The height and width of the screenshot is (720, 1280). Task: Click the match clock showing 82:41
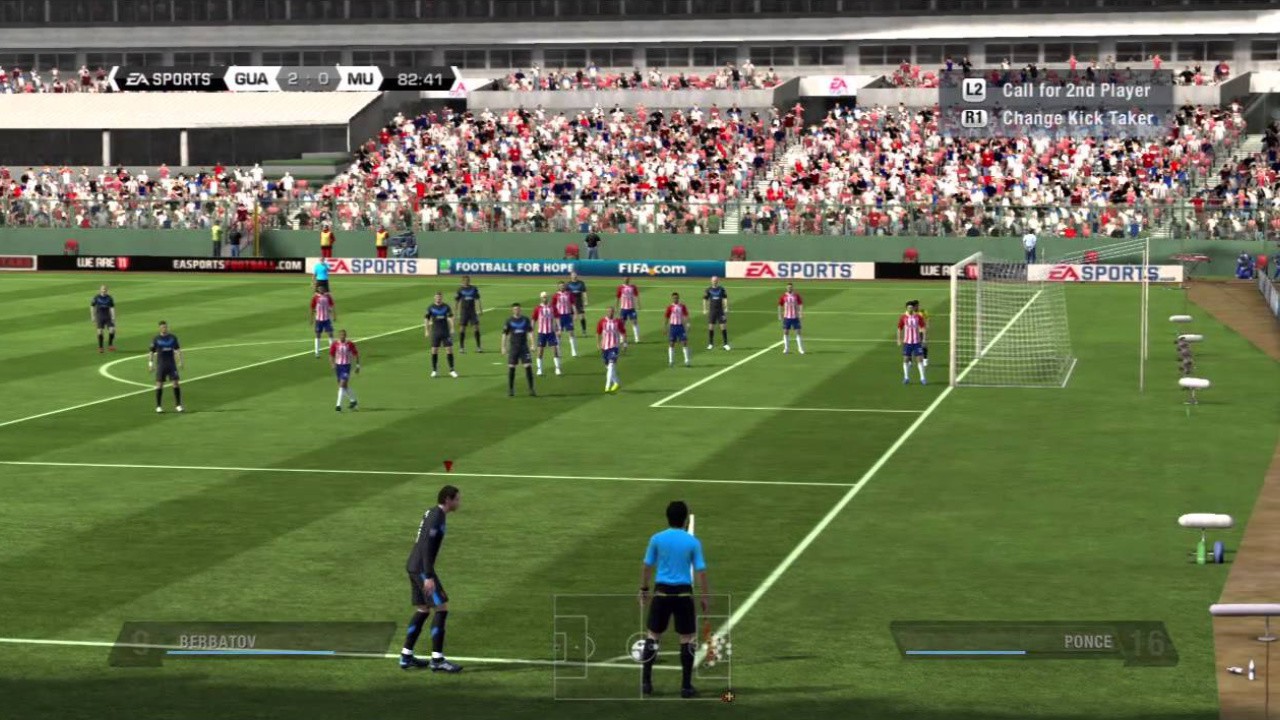tap(420, 77)
